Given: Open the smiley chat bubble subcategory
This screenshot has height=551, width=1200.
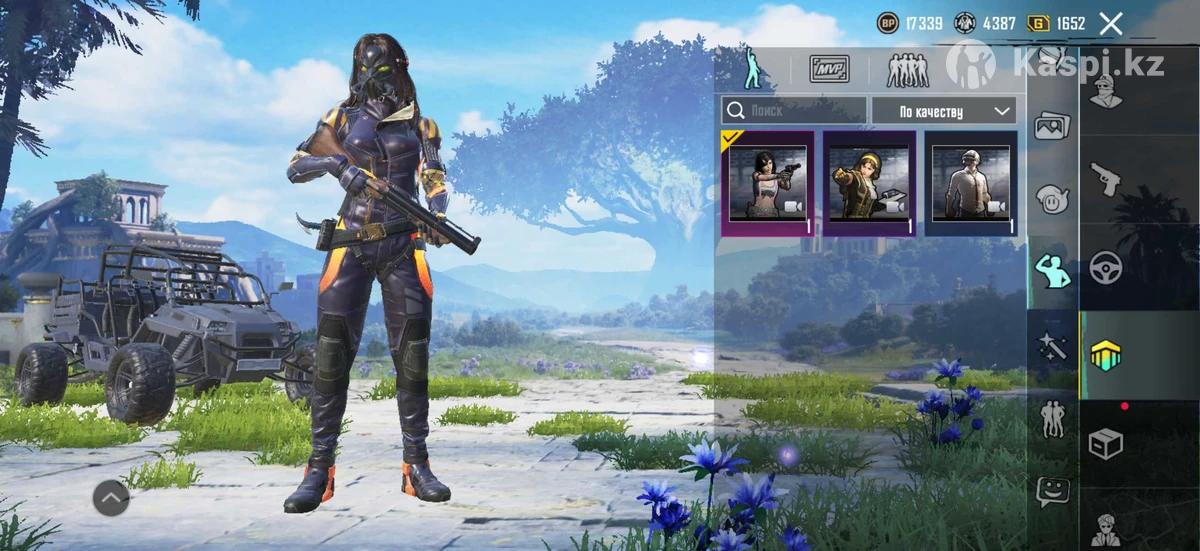Looking at the screenshot, I should point(1051,490).
